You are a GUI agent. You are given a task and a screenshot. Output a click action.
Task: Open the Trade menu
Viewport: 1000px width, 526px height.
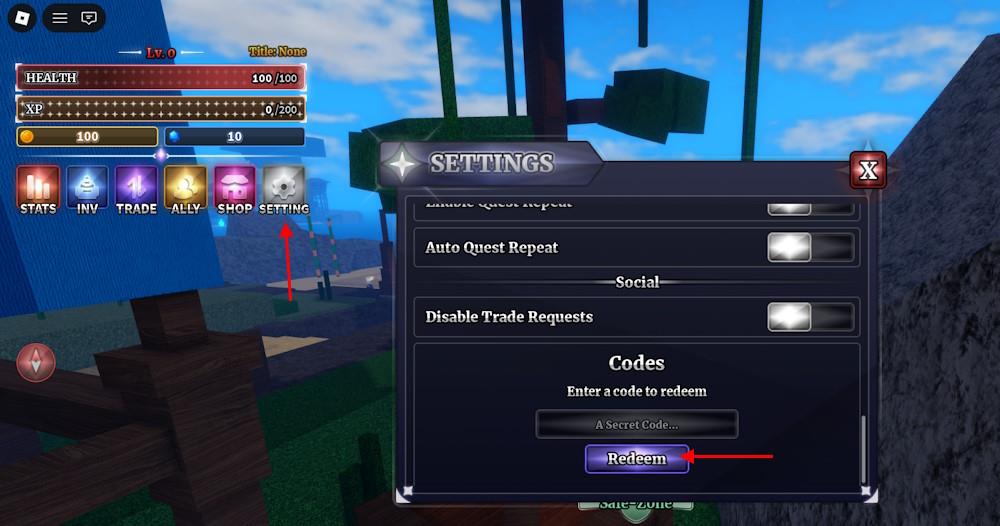click(136, 189)
